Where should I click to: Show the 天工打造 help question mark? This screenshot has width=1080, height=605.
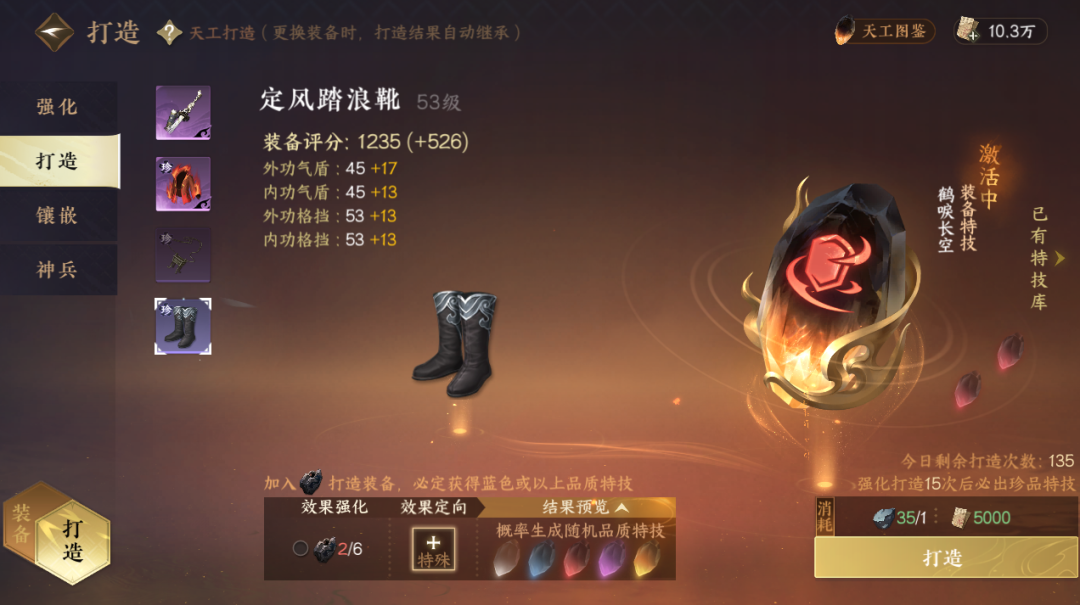click(x=170, y=33)
